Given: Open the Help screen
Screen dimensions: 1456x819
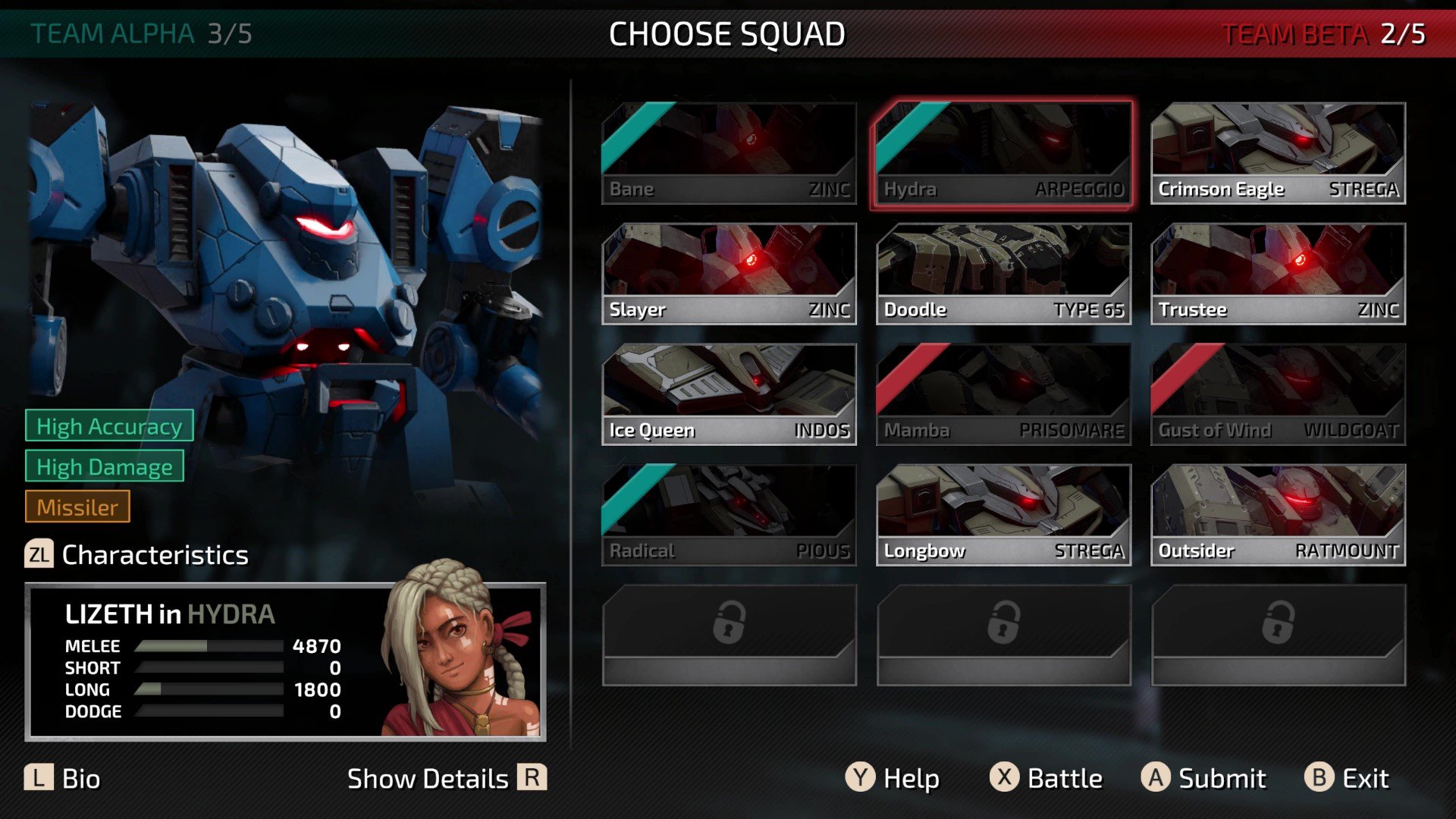Looking at the screenshot, I should point(893,779).
